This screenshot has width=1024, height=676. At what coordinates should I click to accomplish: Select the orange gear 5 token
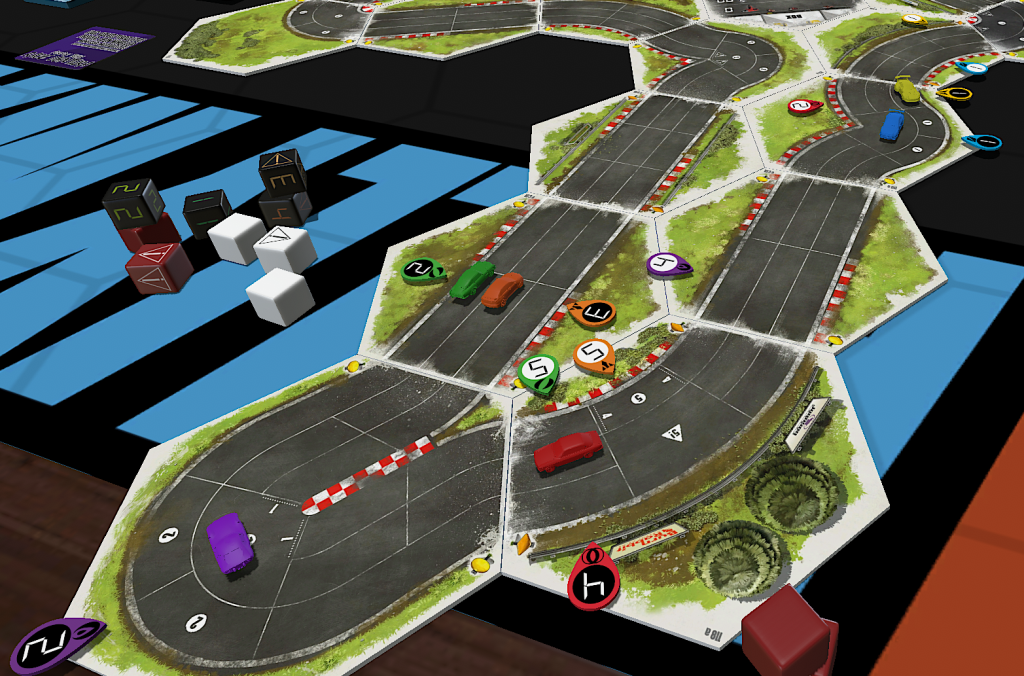click(x=594, y=355)
